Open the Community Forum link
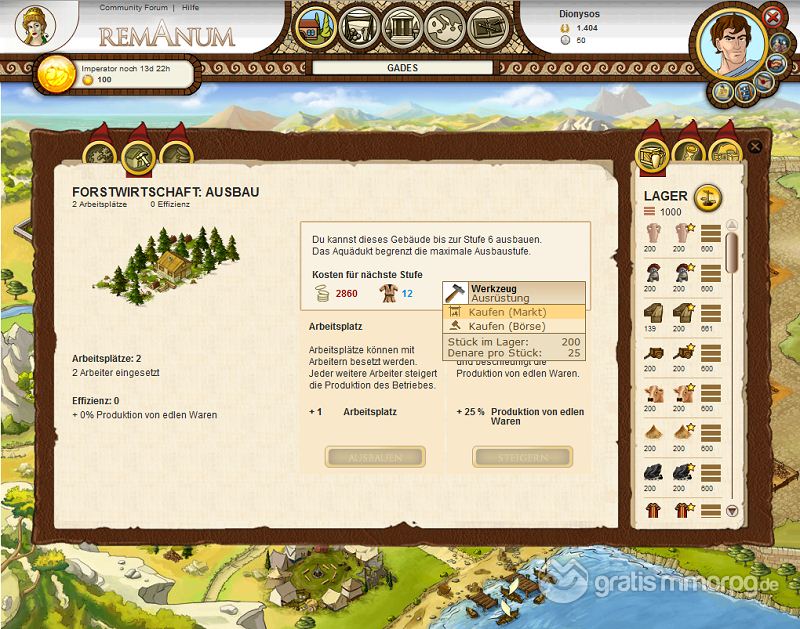Image resolution: width=800 pixels, height=629 pixels. click(135, 8)
